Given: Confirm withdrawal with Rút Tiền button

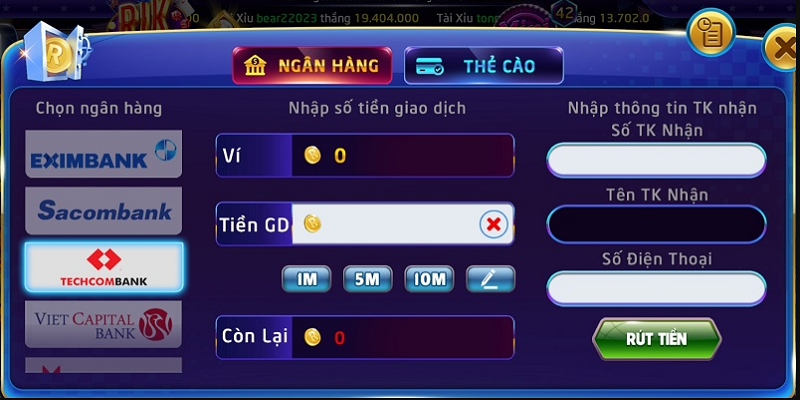Looking at the screenshot, I should coord(656,338).
